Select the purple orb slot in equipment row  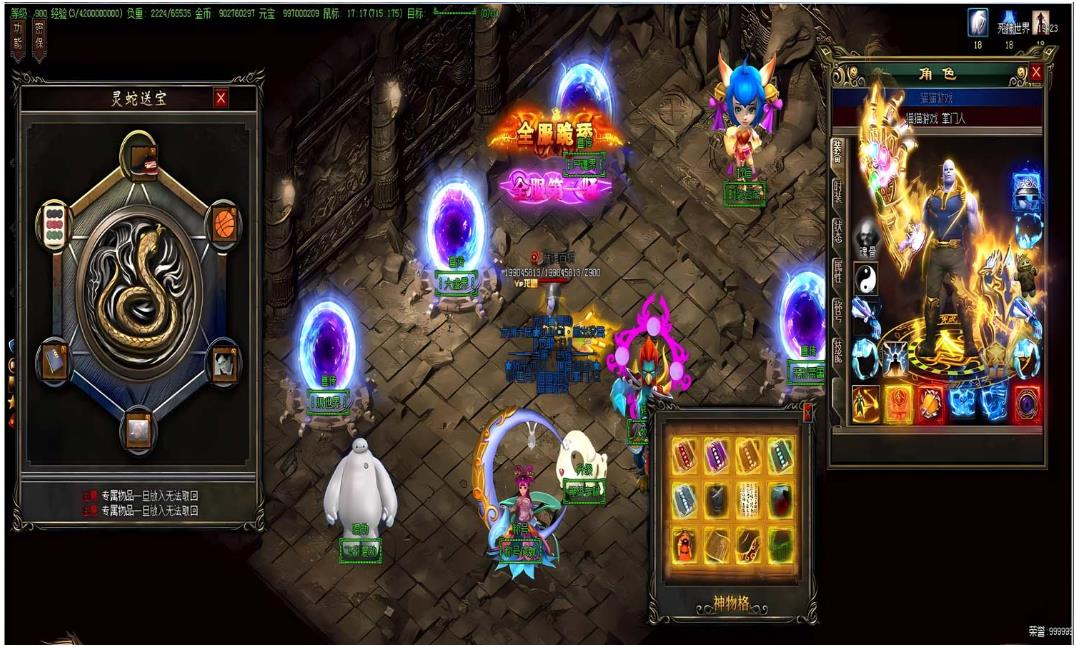click(1028, 403)
